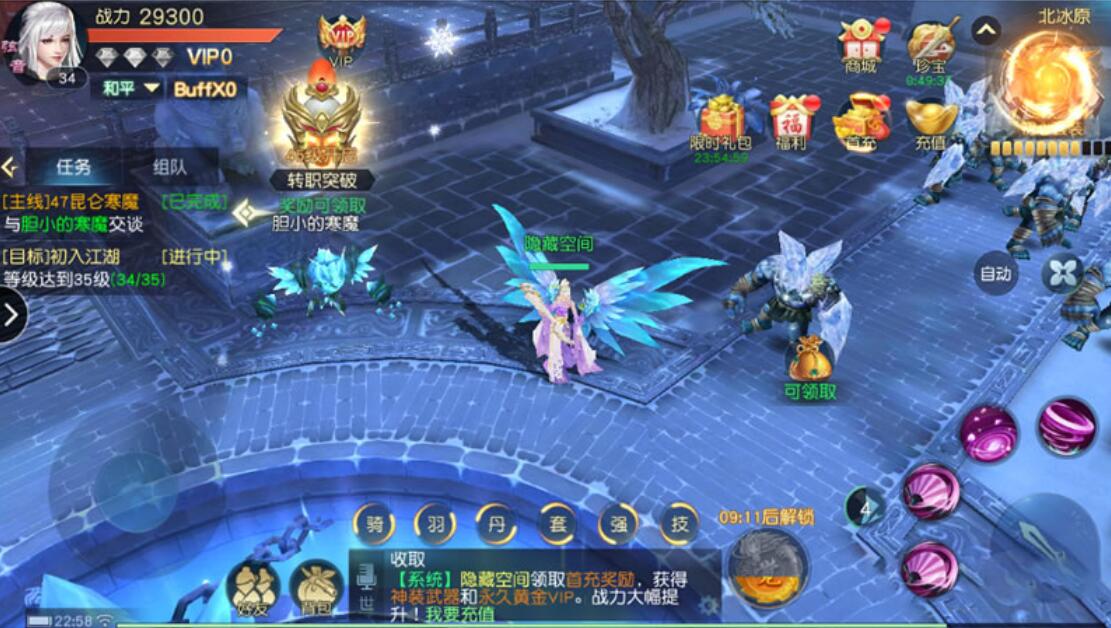Screen dimensions: 1111x628
Task: Switch to the 组队 team tab
Action: tap(169, 168)
